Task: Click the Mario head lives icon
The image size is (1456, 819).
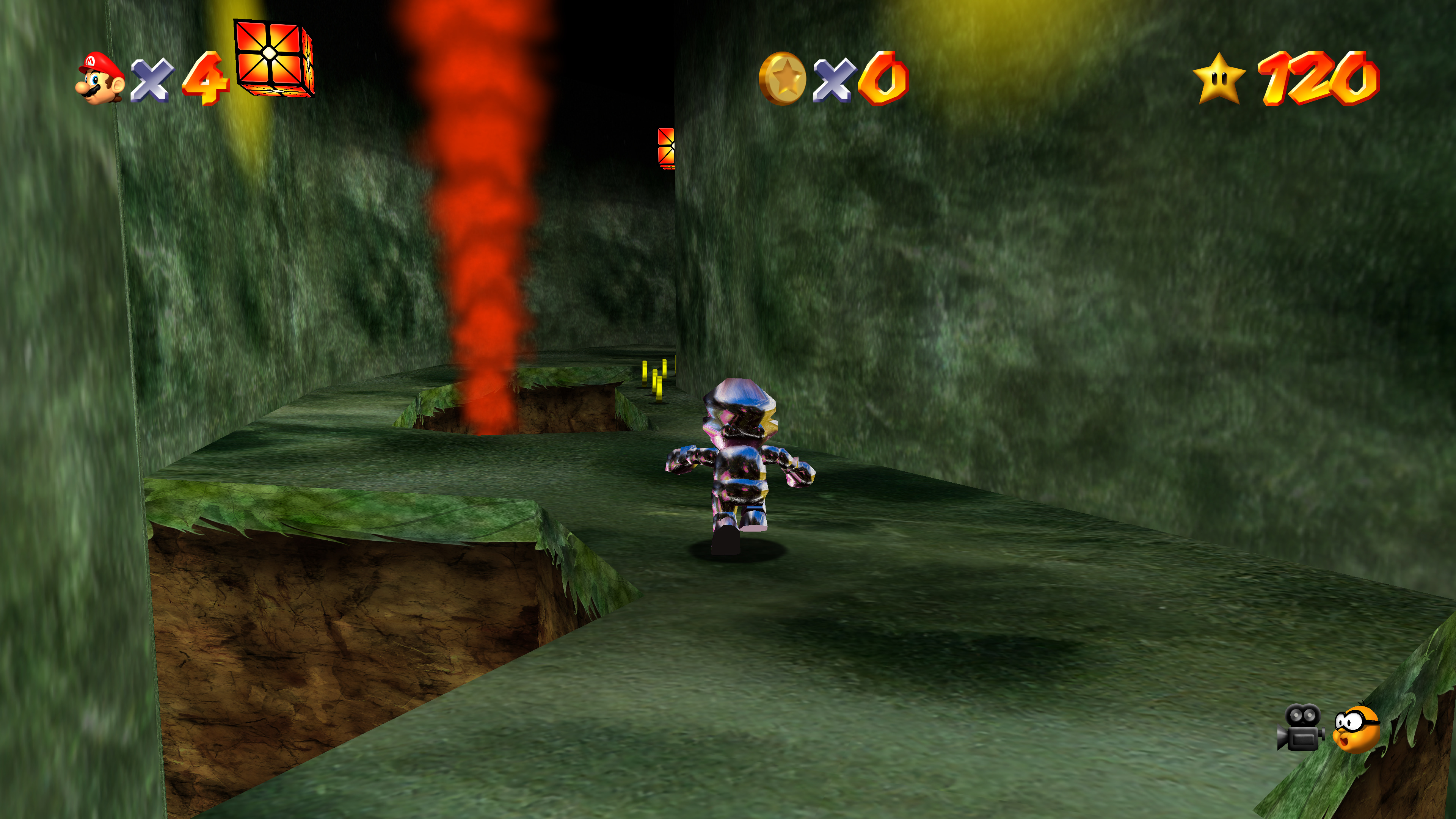Action: (x=99, y=78)
